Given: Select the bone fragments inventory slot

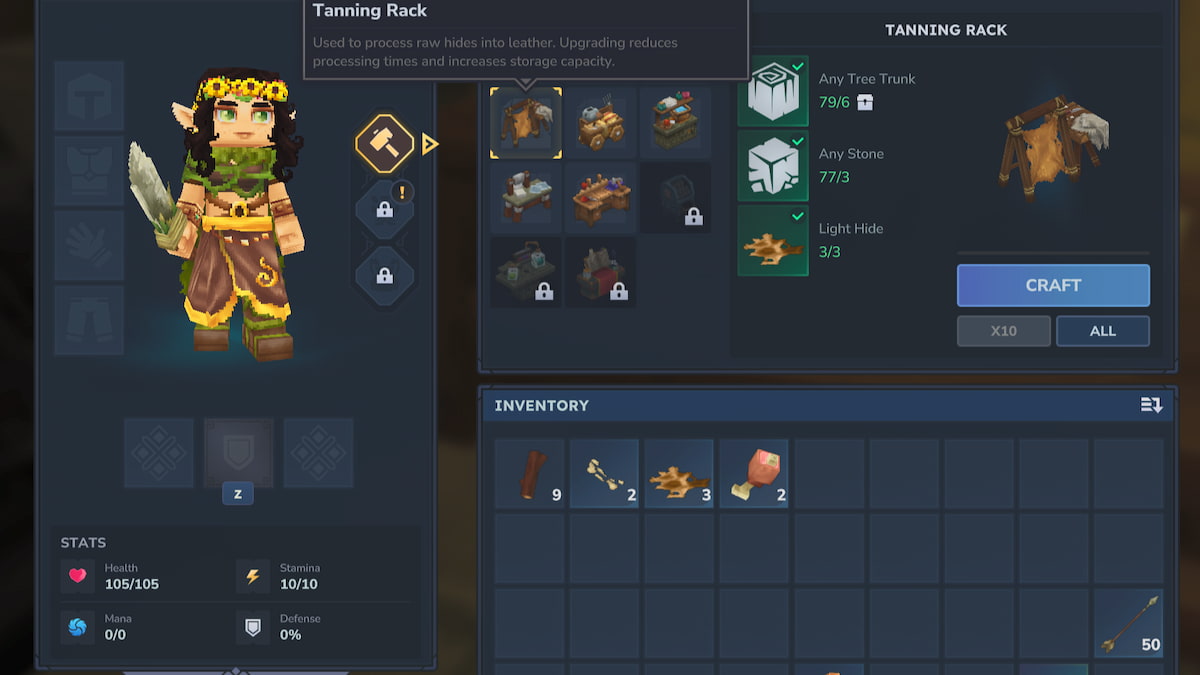Looking at the screenshot, I should pos(604,474).
